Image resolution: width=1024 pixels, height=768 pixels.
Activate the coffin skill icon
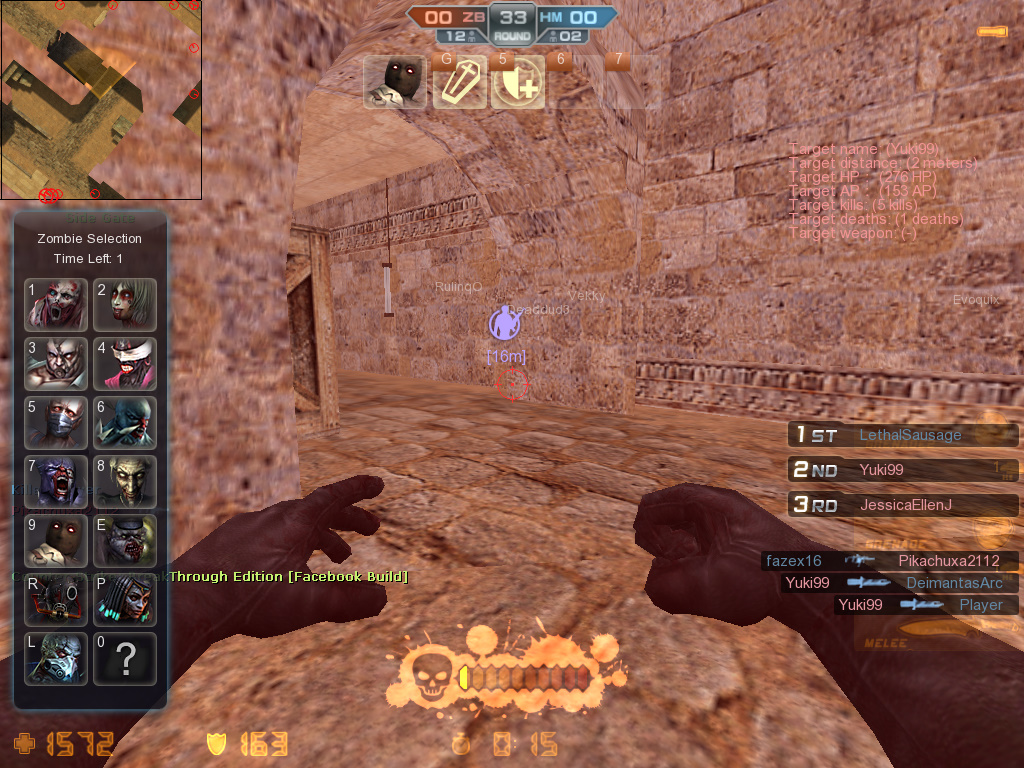(459, 82)
